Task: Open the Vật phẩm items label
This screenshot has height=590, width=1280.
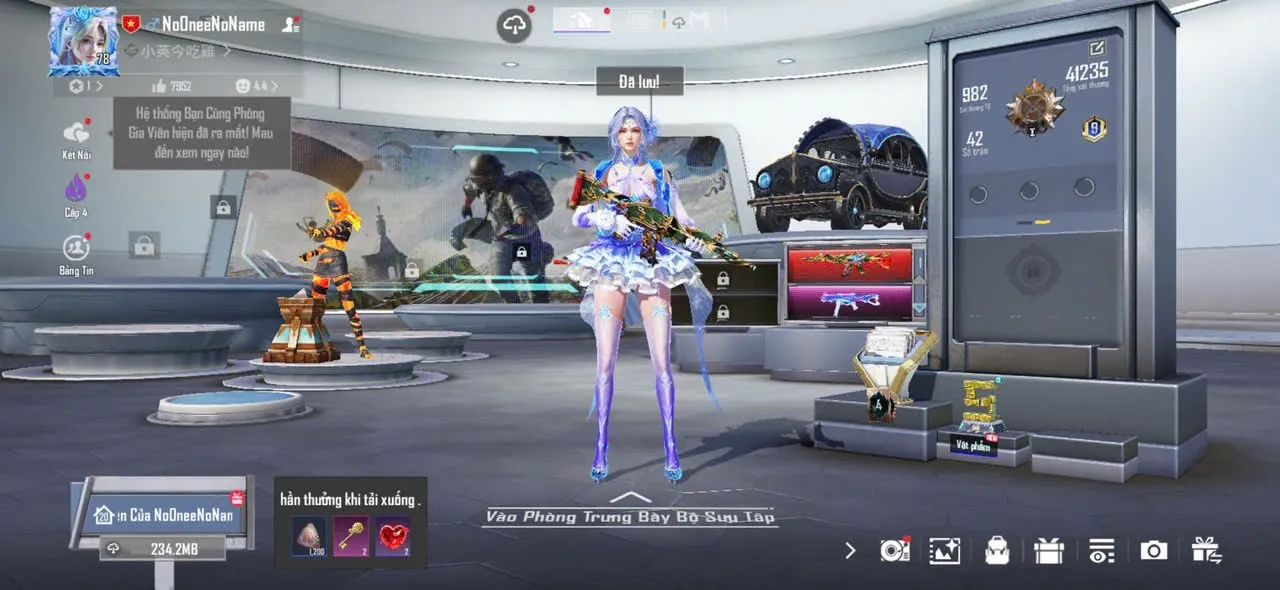Action: pos(973,446)
